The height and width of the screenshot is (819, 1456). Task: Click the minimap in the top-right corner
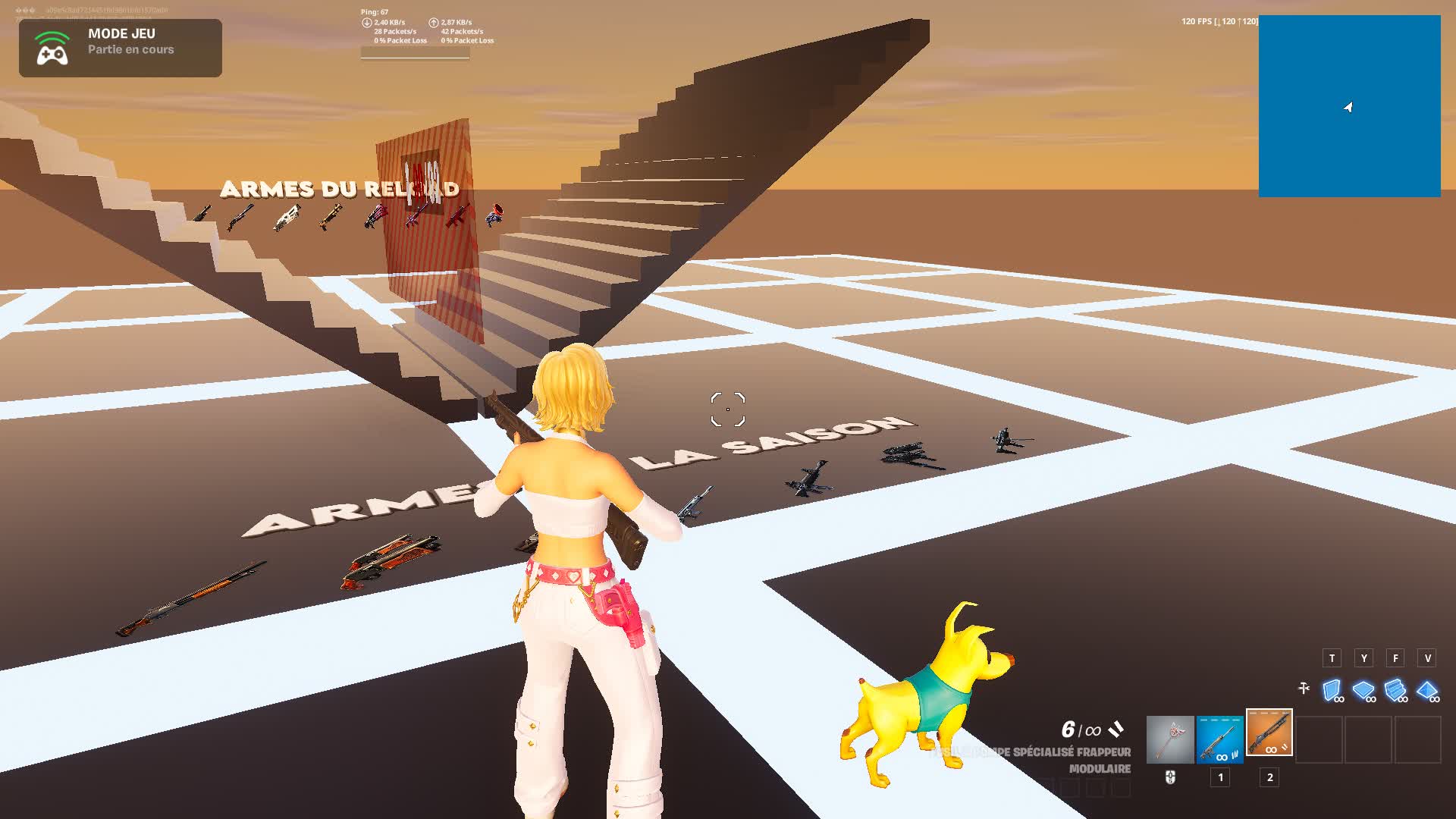click(x=1351, y=106)
